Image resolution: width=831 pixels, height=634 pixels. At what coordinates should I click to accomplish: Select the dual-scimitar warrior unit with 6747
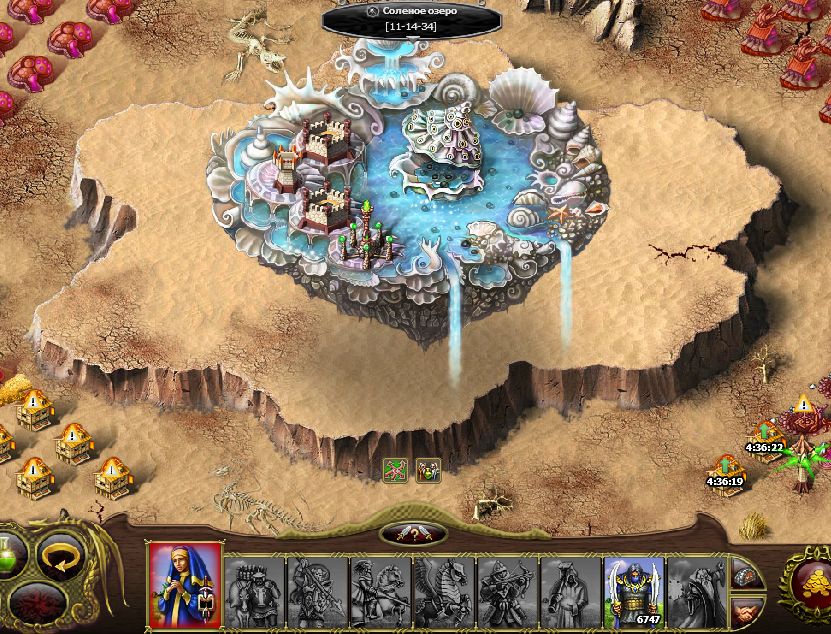[633, 591]
